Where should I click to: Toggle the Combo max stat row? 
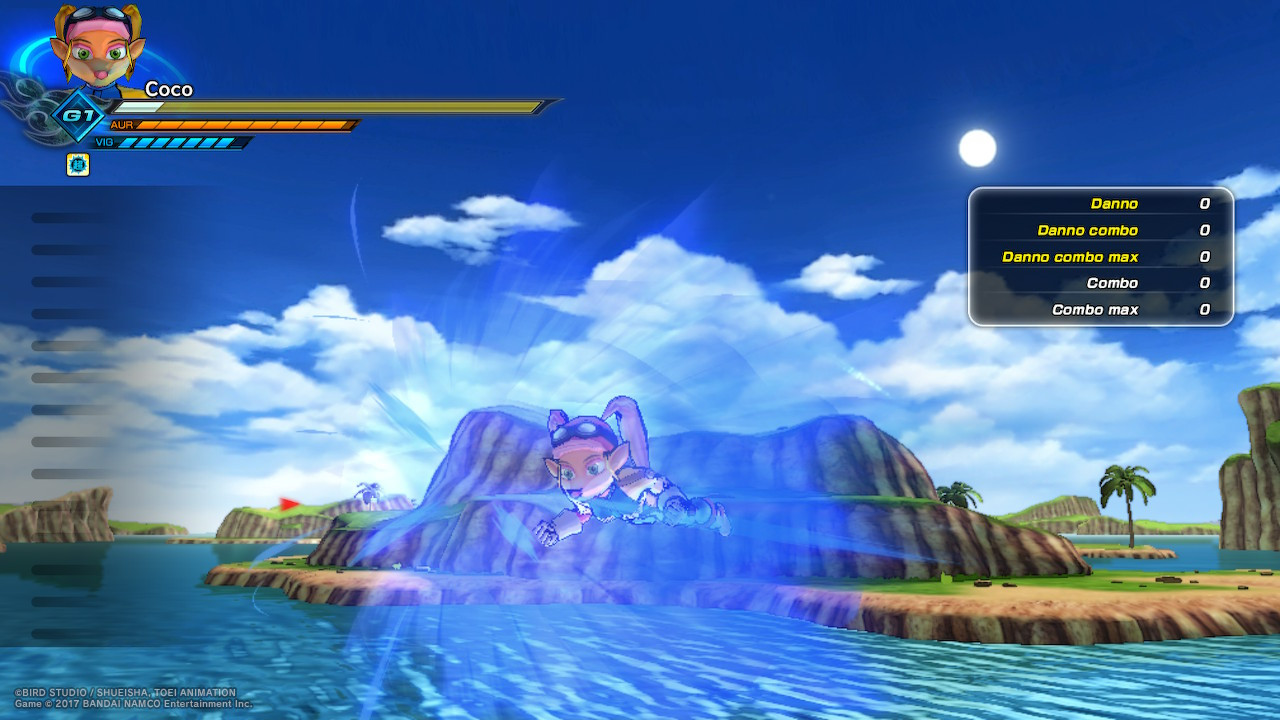pyautogui.click(x=1100, y=310)
